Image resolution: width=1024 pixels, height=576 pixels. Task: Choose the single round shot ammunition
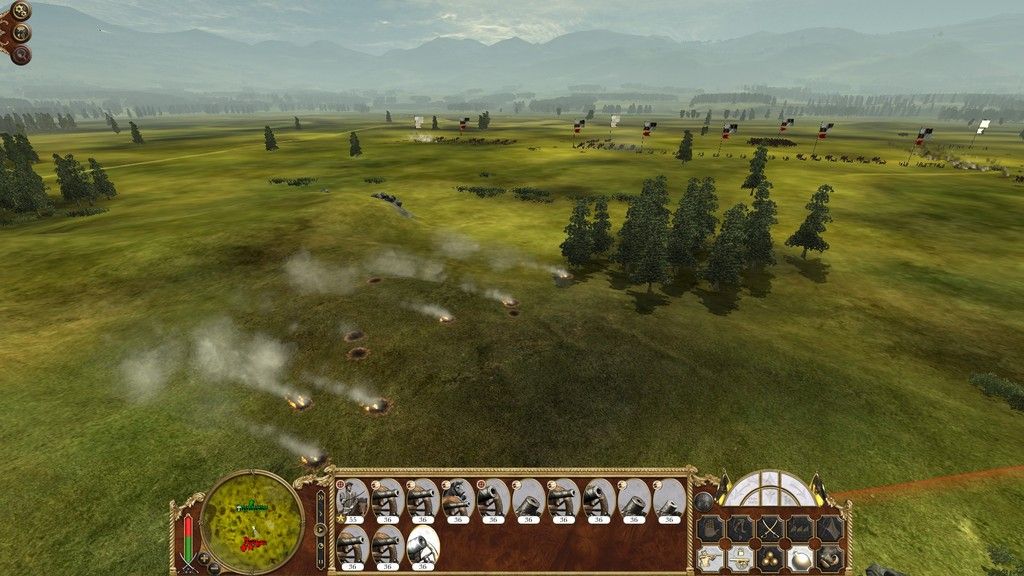pyautogui.click(x=800, y=557)
